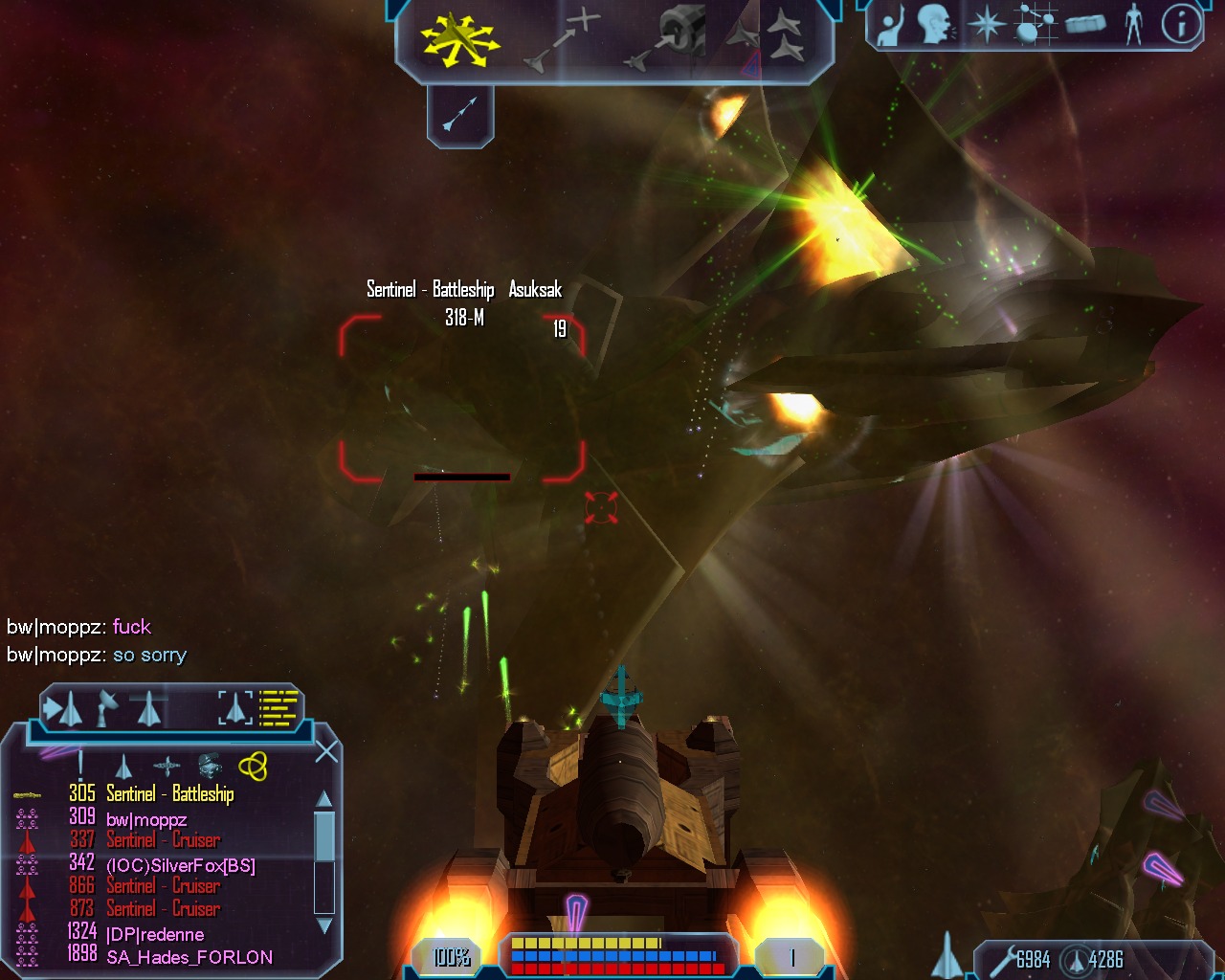The image size is (1225, 980).
Task: Activate the go-to waypoint maneuver icon
Action: coord(564,40)
